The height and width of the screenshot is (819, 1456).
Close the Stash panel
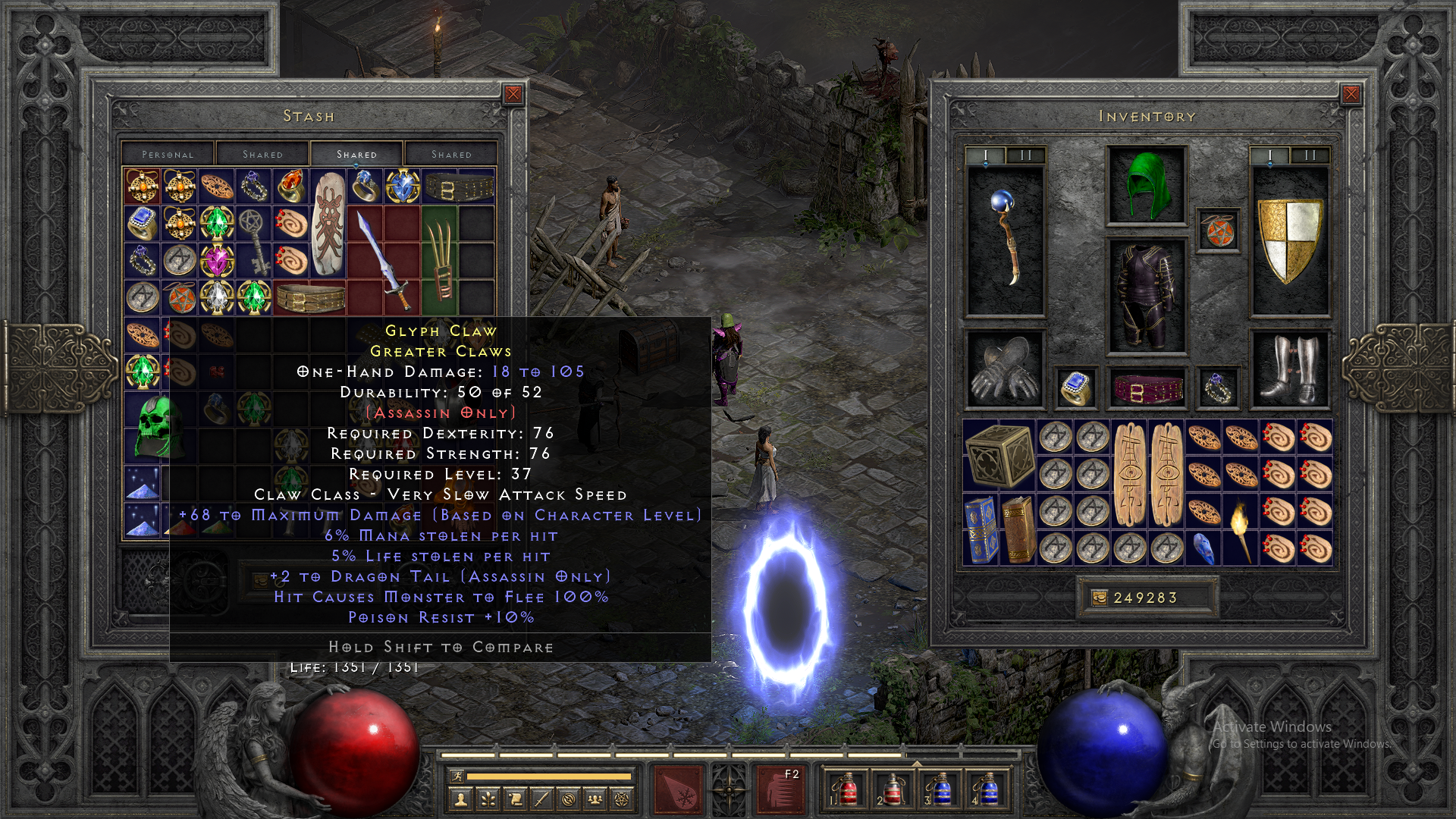(513, 94)
